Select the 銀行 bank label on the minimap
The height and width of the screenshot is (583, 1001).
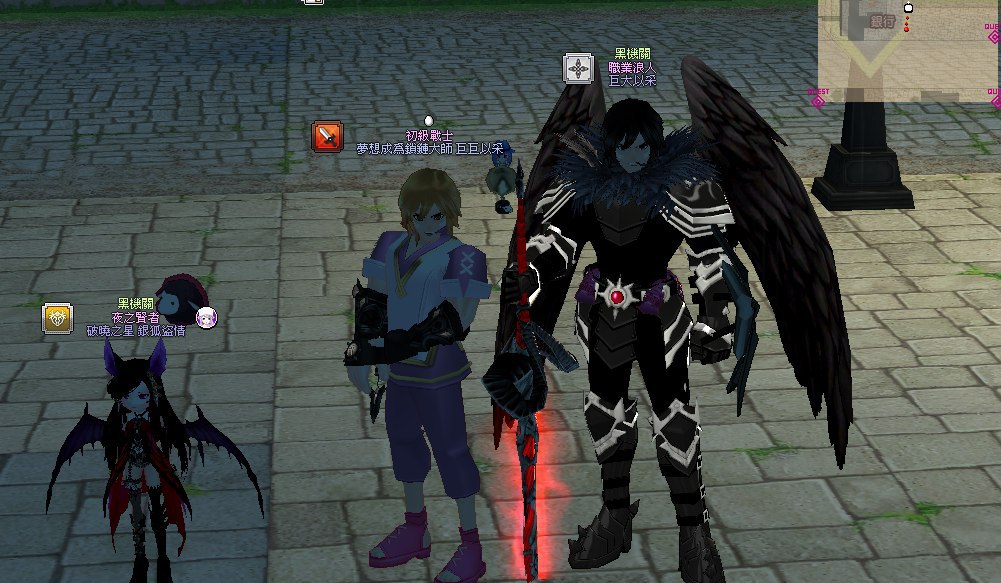(881, 20)
